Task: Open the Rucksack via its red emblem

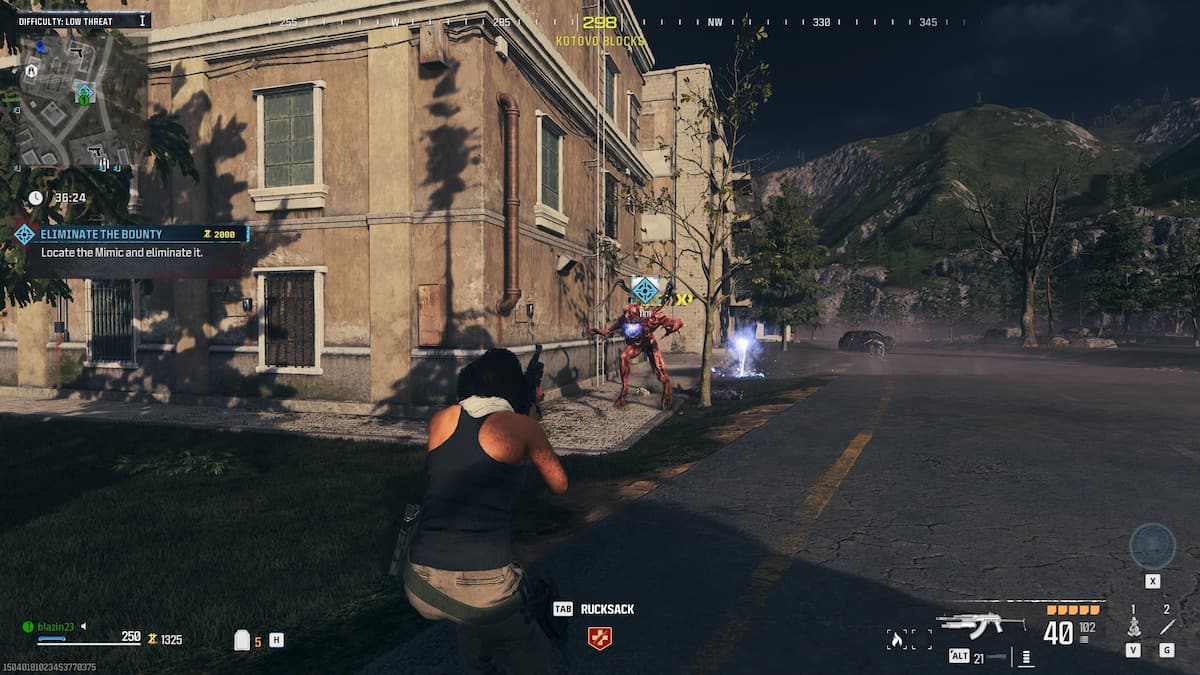Action: pyautogui.click(x=599, y=638)
